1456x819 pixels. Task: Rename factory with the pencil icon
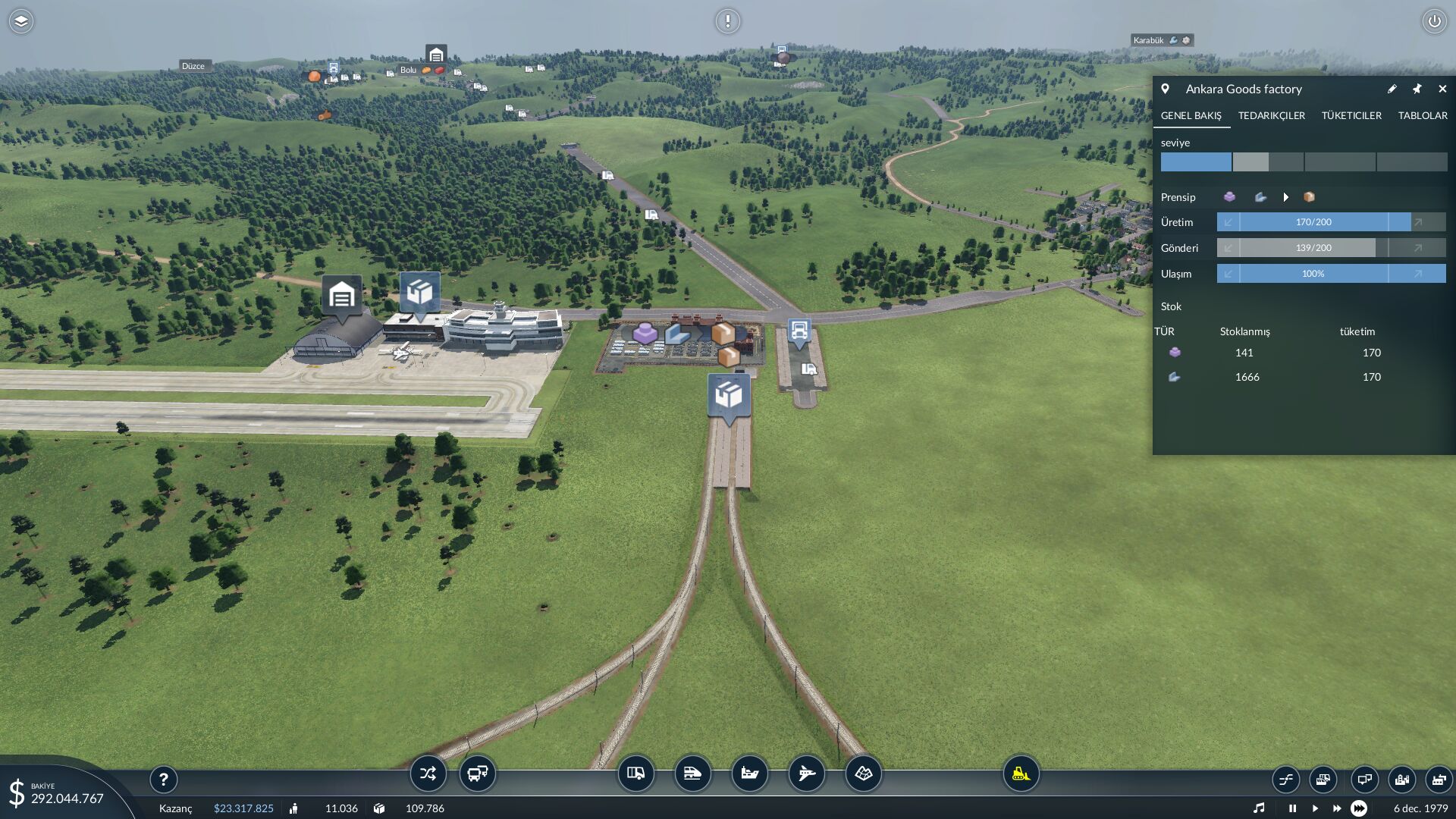[1392, 89]
